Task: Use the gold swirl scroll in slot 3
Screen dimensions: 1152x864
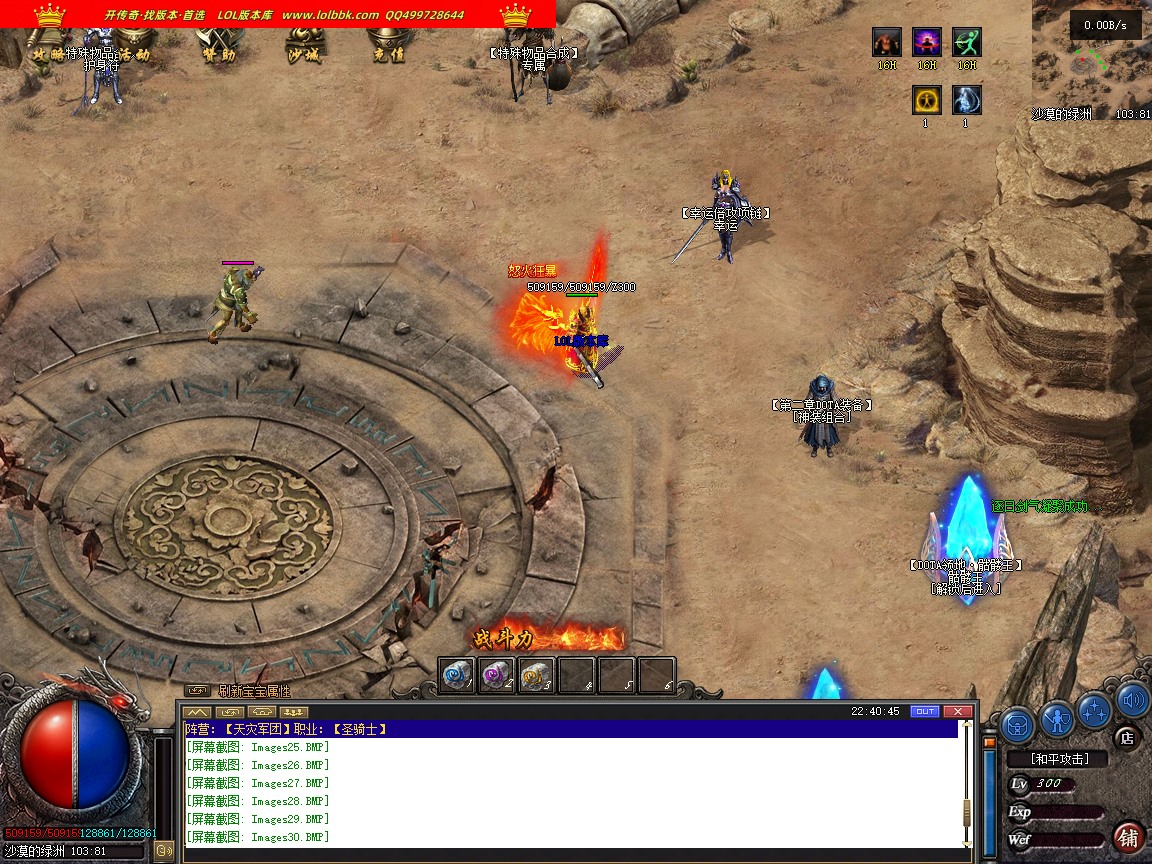Action: pos(537,675)
